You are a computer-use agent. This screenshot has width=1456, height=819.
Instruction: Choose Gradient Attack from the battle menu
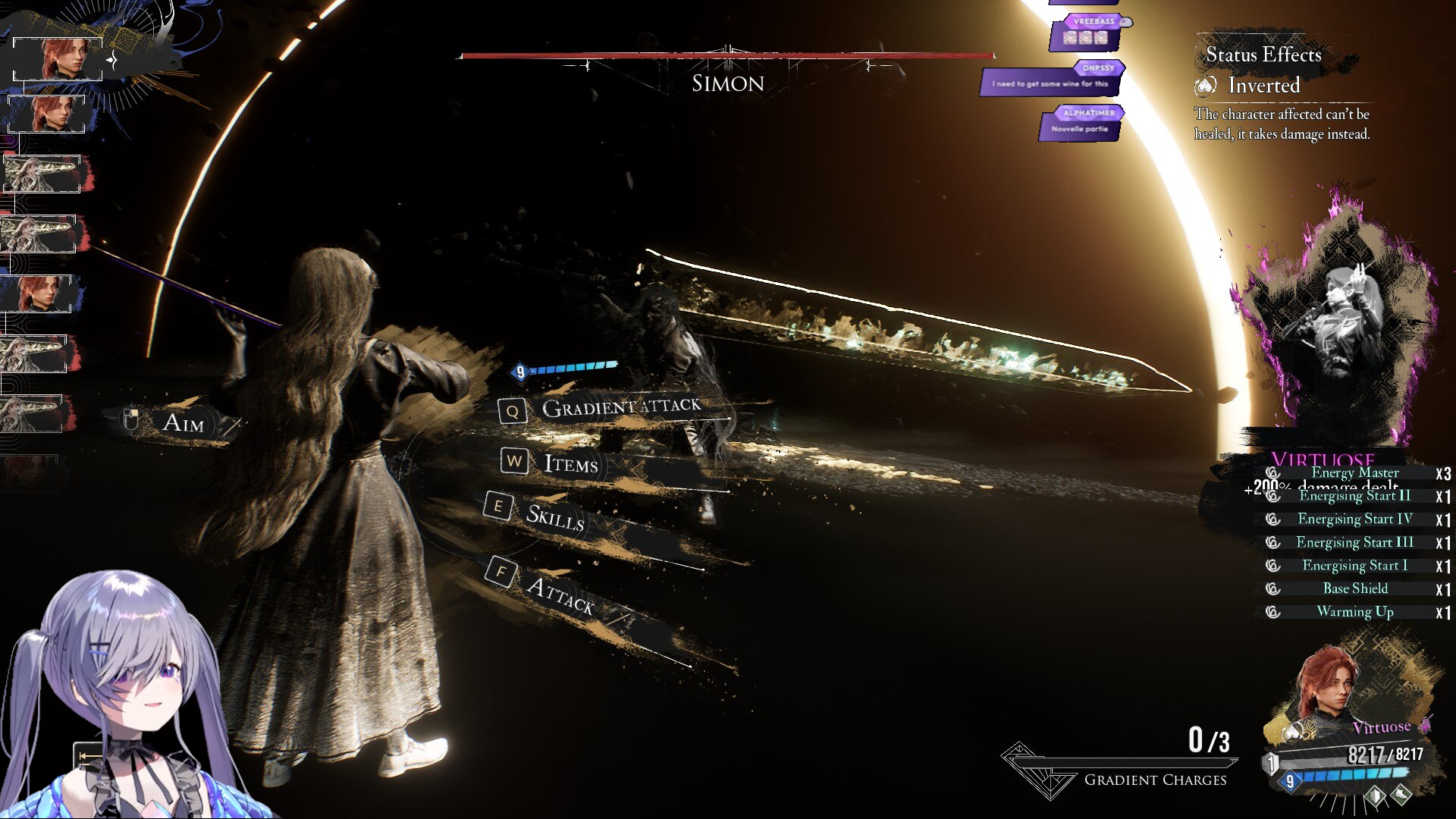pyautogui.click(x=620, y=408)
